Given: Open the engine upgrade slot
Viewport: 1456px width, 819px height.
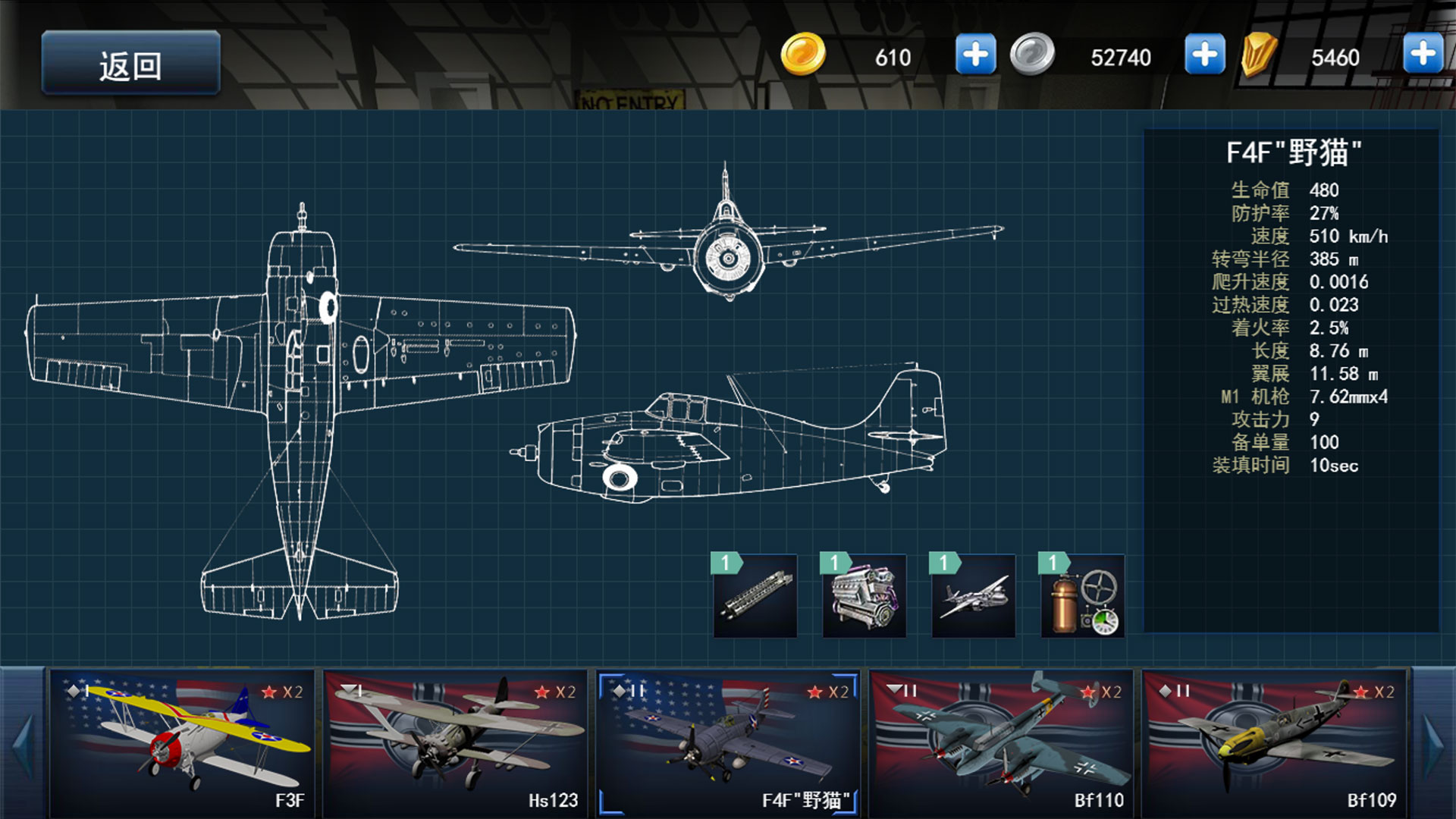Looking at the screenshot, I should tap(864, 596).
